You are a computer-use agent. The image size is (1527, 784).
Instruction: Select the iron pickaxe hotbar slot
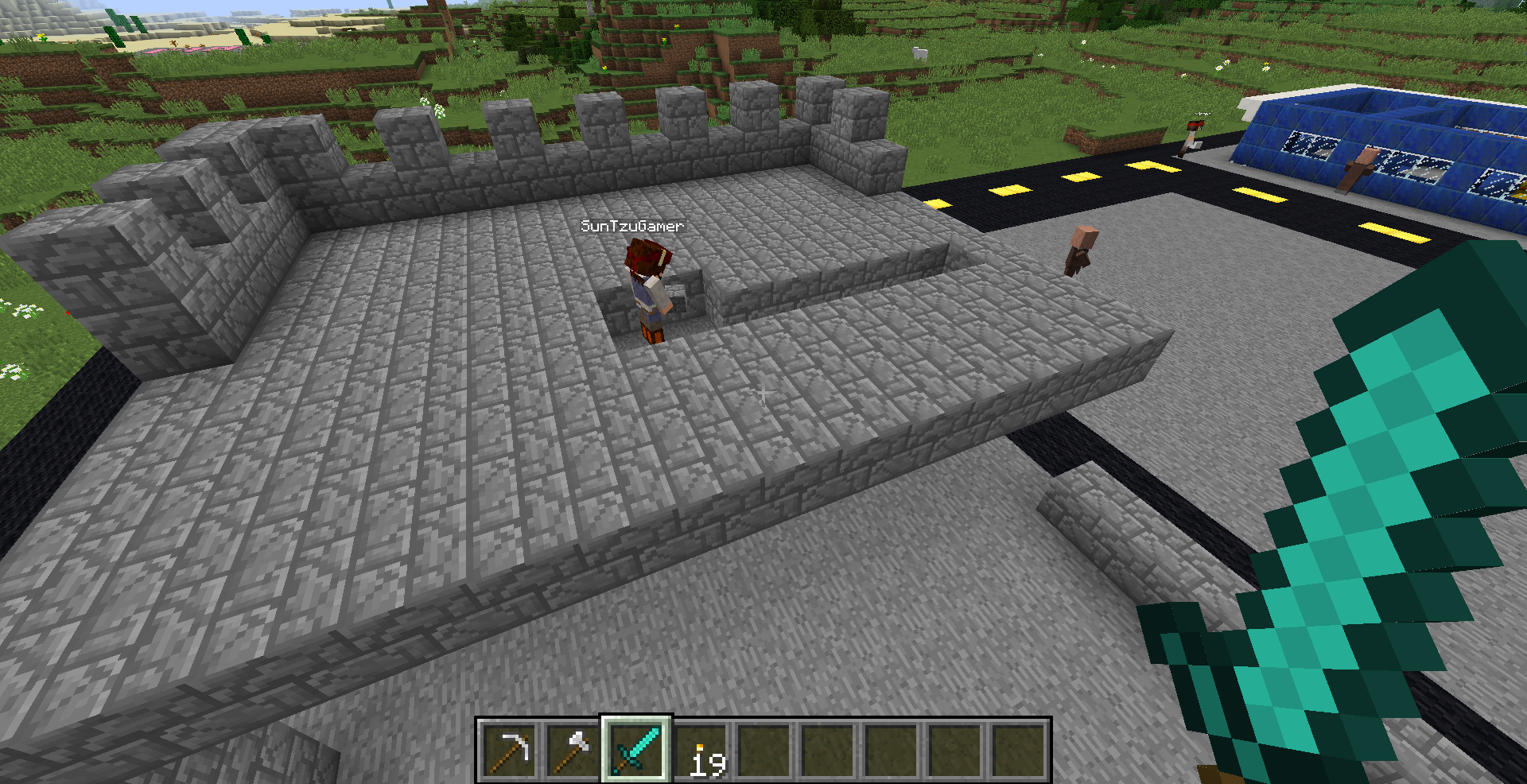point(510,751)
